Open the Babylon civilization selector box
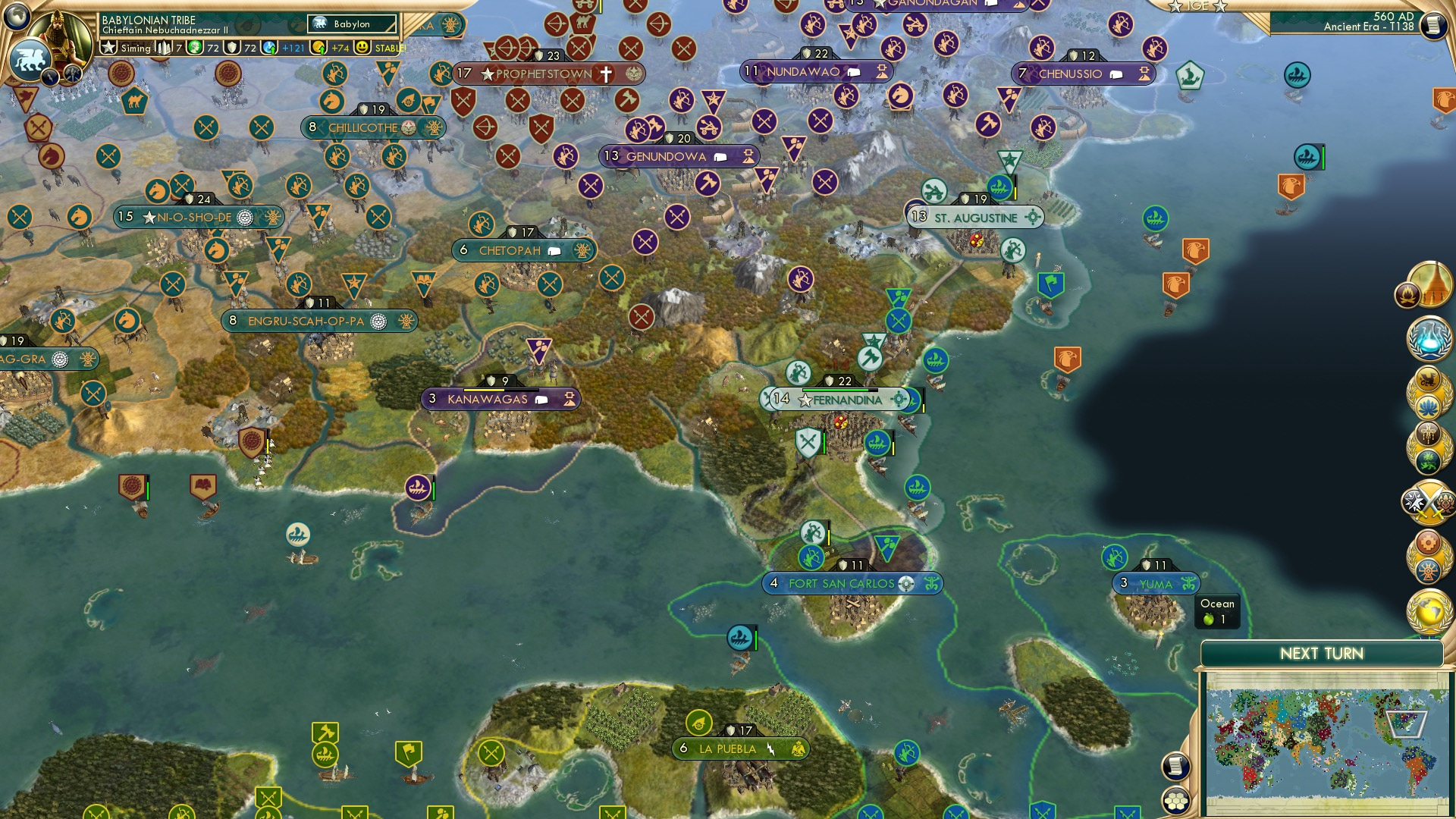 click(351, 24)
